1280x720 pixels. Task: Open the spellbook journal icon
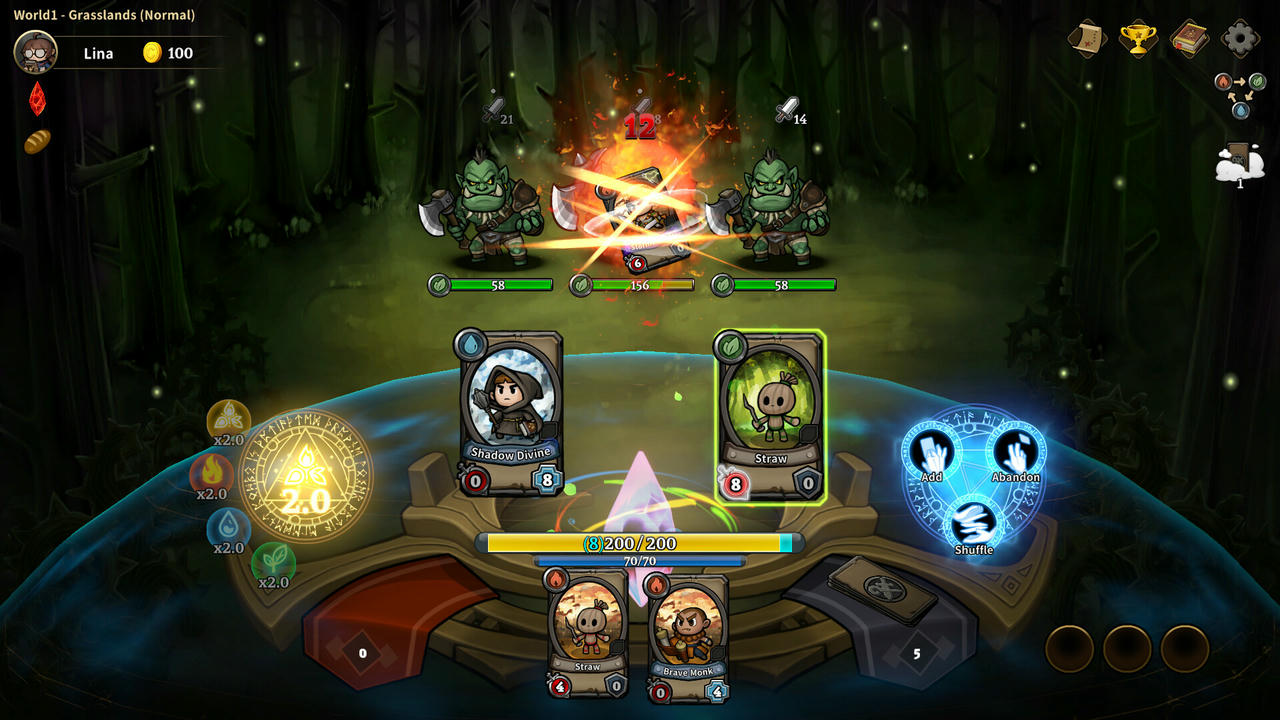[x=1189, y=39]
